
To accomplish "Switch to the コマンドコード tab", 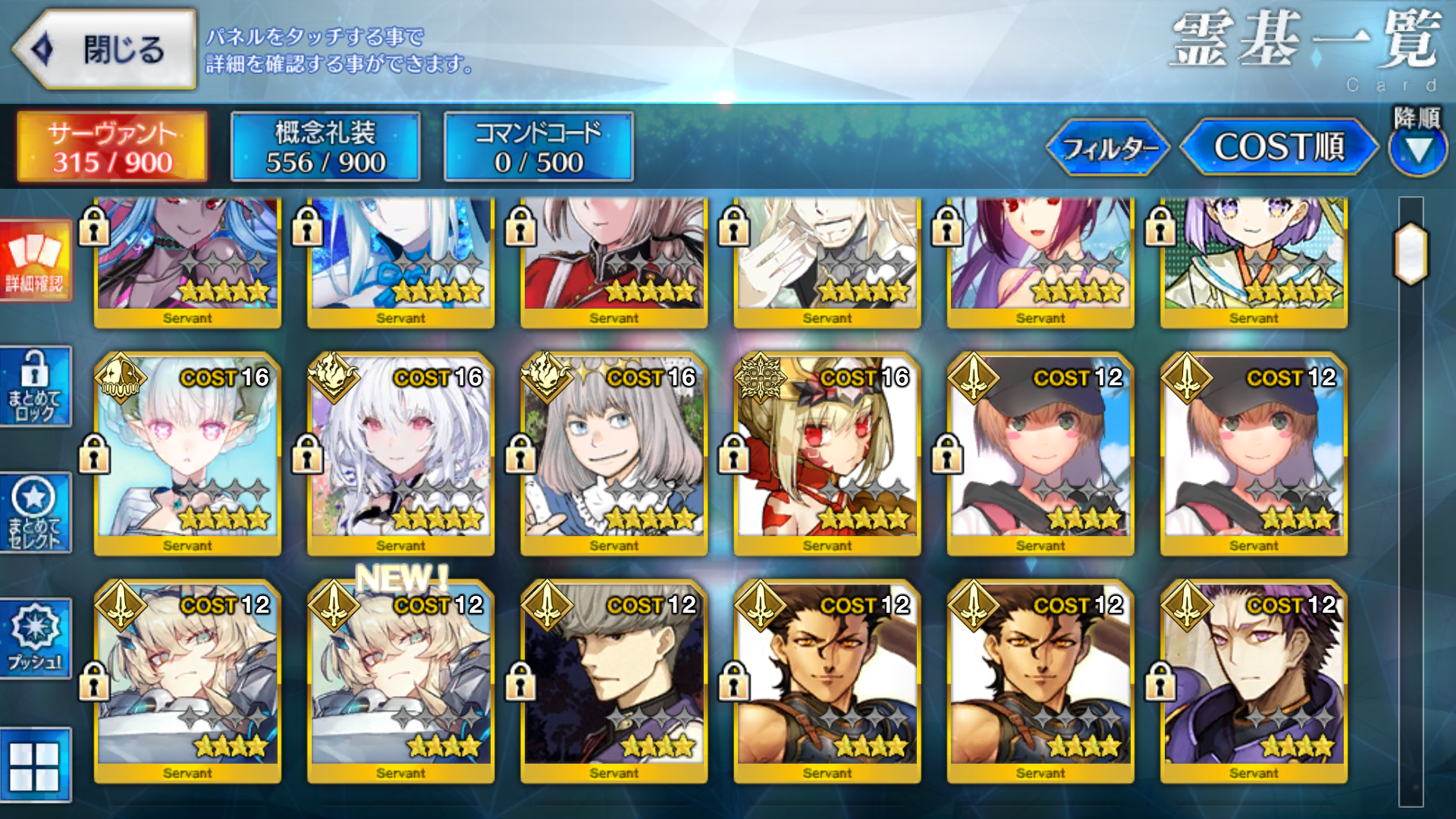I will [538, 147].
